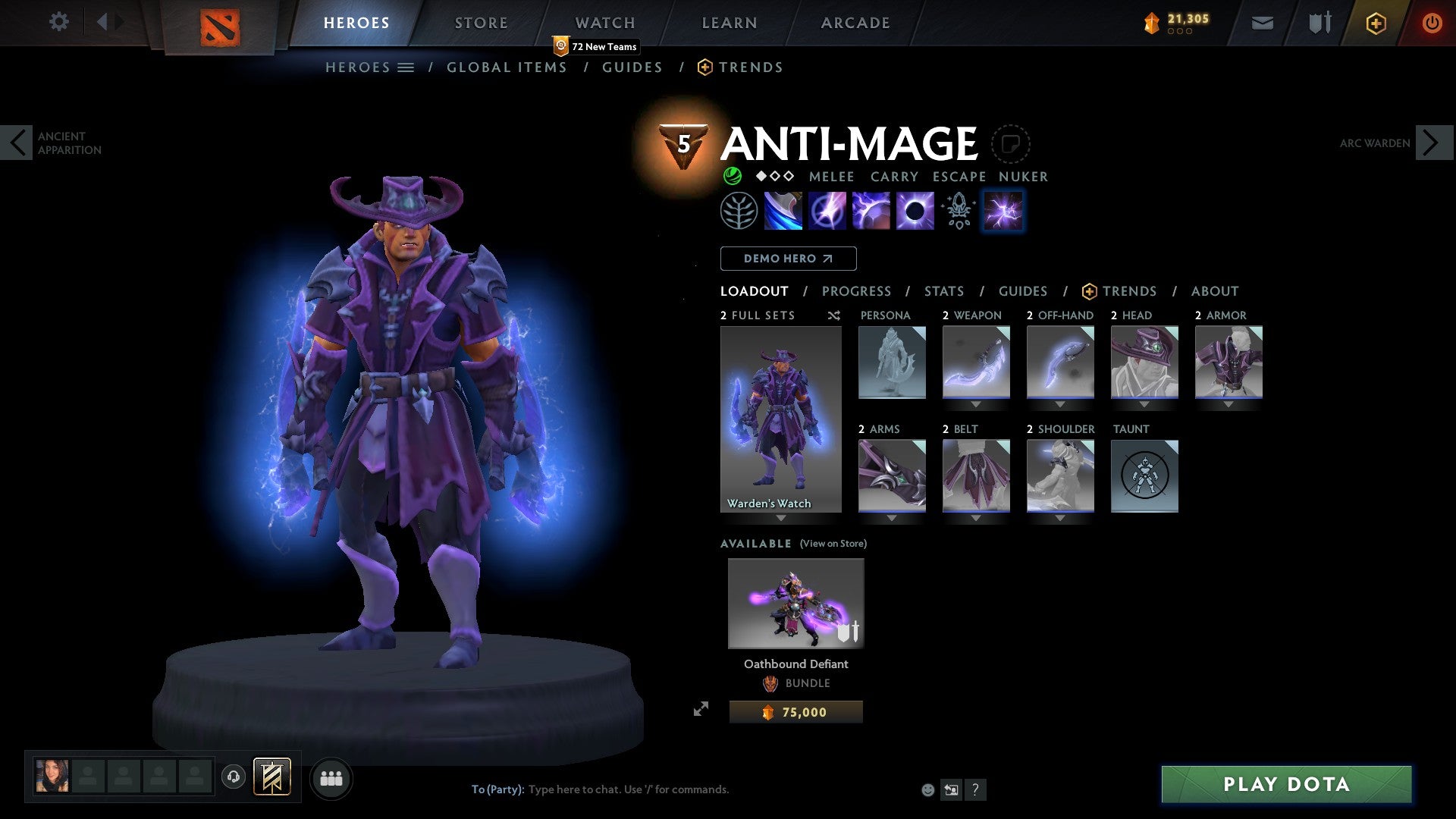Open the voice chat headset icon
This screenshot has width=1456, height=819.
(234, 777)
